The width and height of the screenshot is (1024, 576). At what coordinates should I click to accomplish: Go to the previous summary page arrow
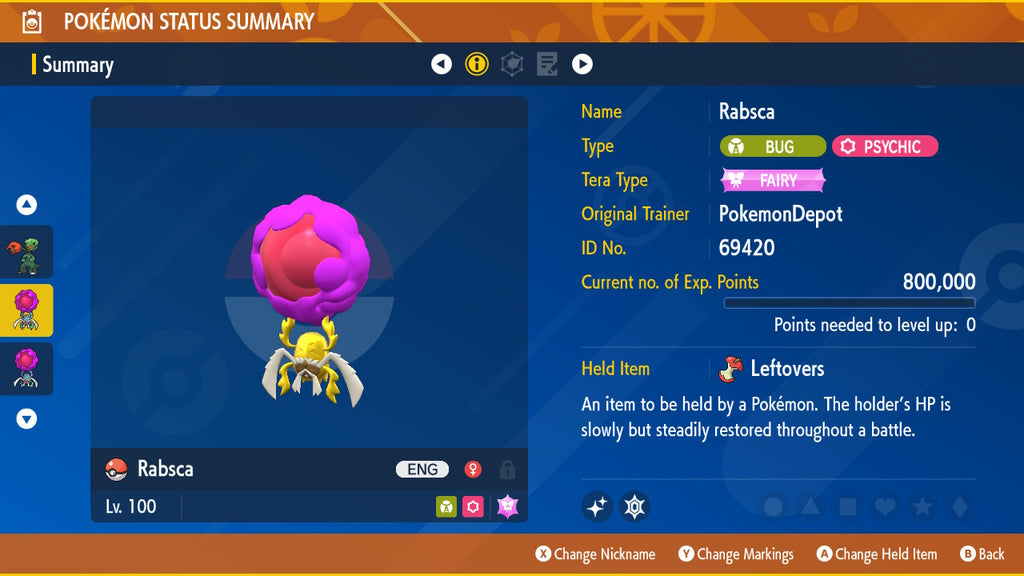[441, 65]
